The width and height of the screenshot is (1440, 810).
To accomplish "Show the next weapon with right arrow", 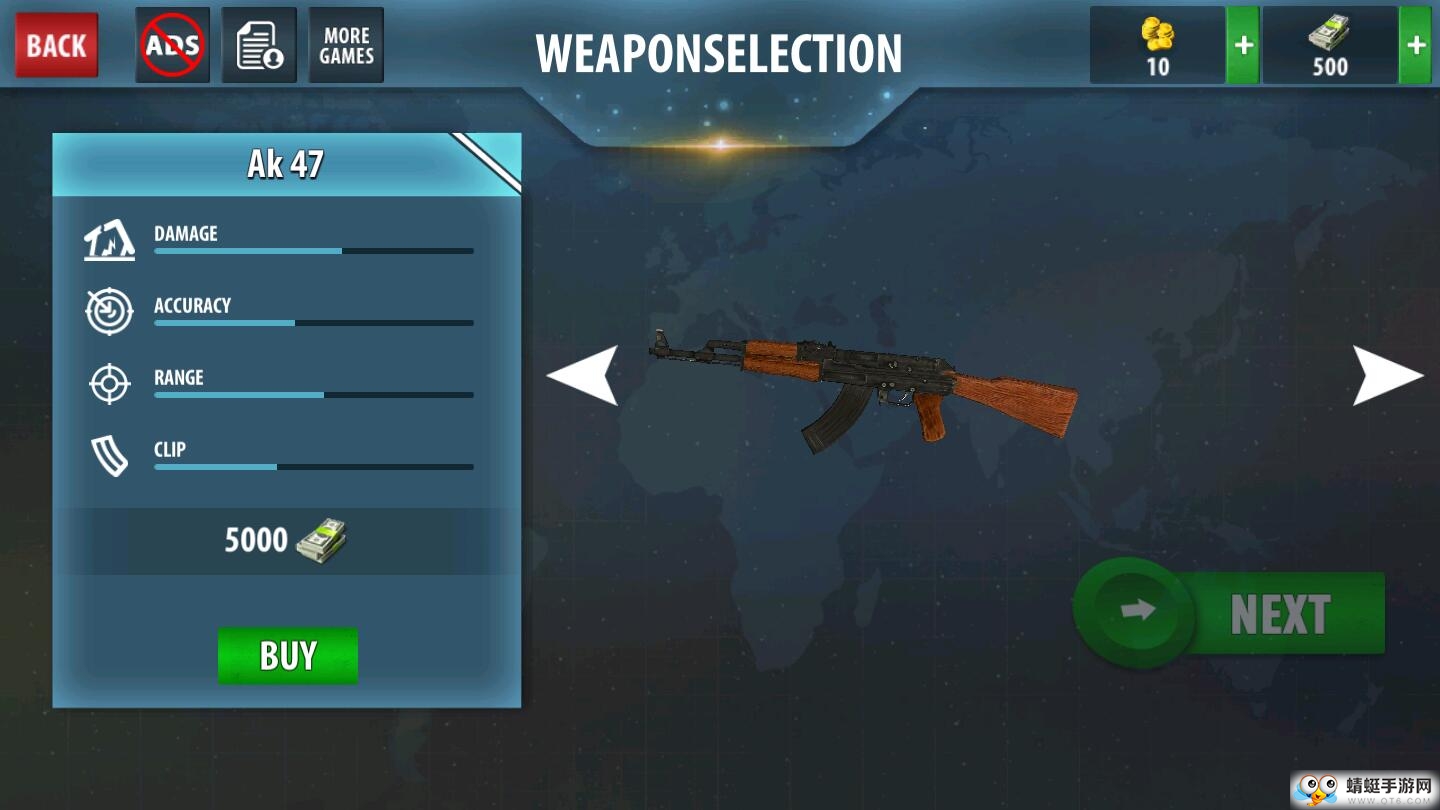I will [1387, 375].
